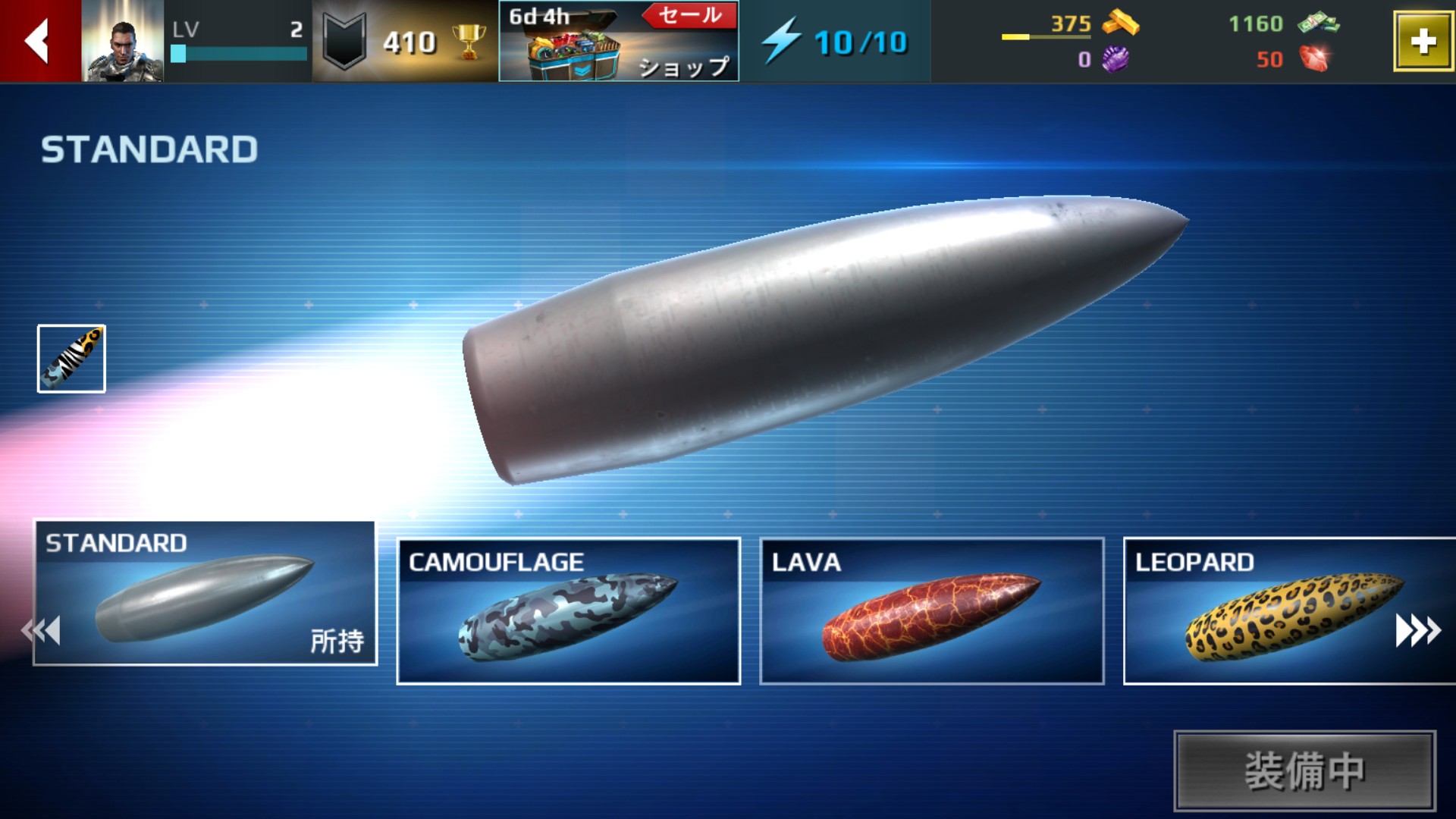Open the striped bullet skins category icon

tap(71, 359)
